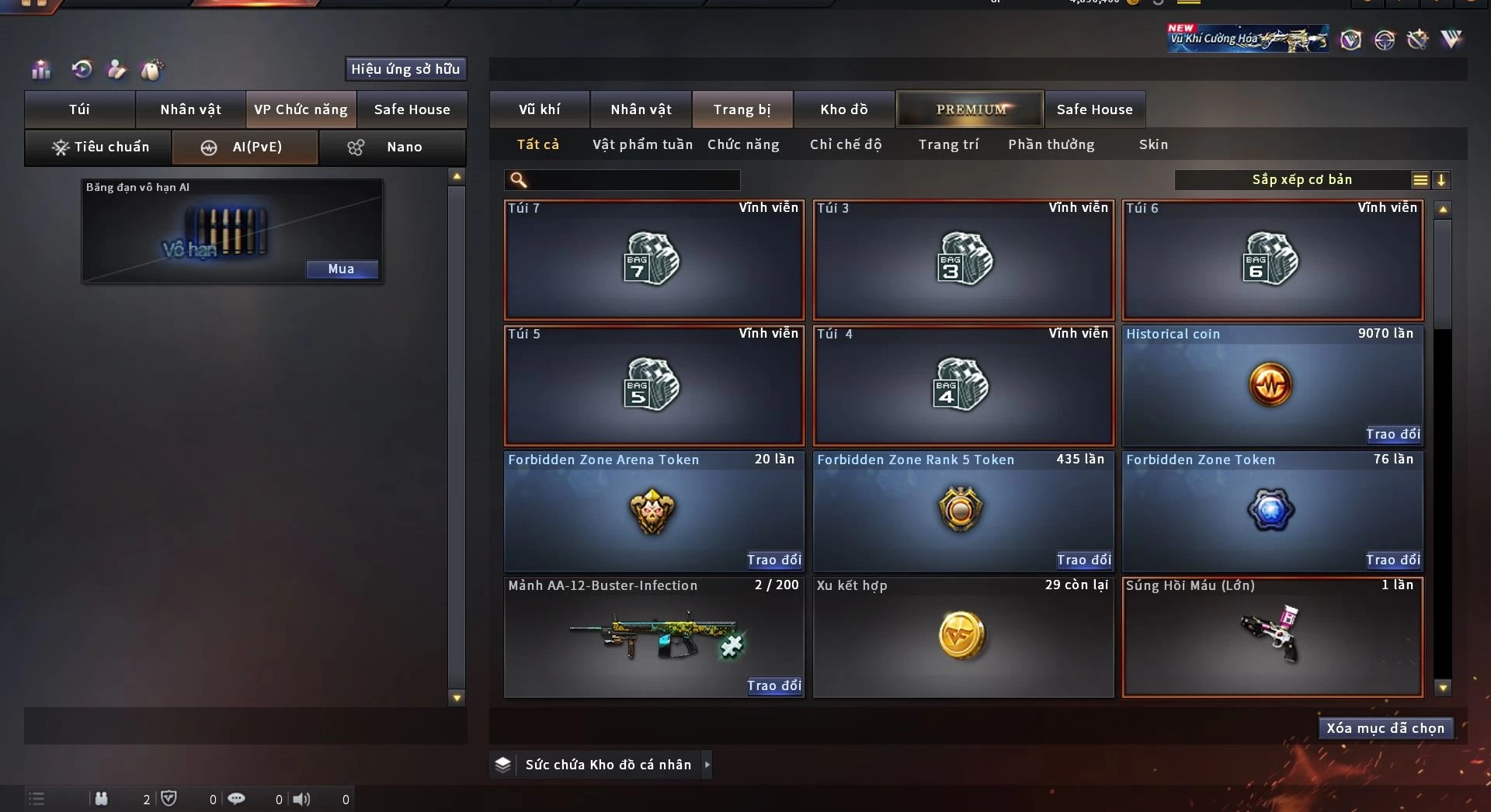Screen dimensions: 1491x812
Task: Open the Sắp xếp cơ bản sort dropdown
Action: [x=1302, y=180]
